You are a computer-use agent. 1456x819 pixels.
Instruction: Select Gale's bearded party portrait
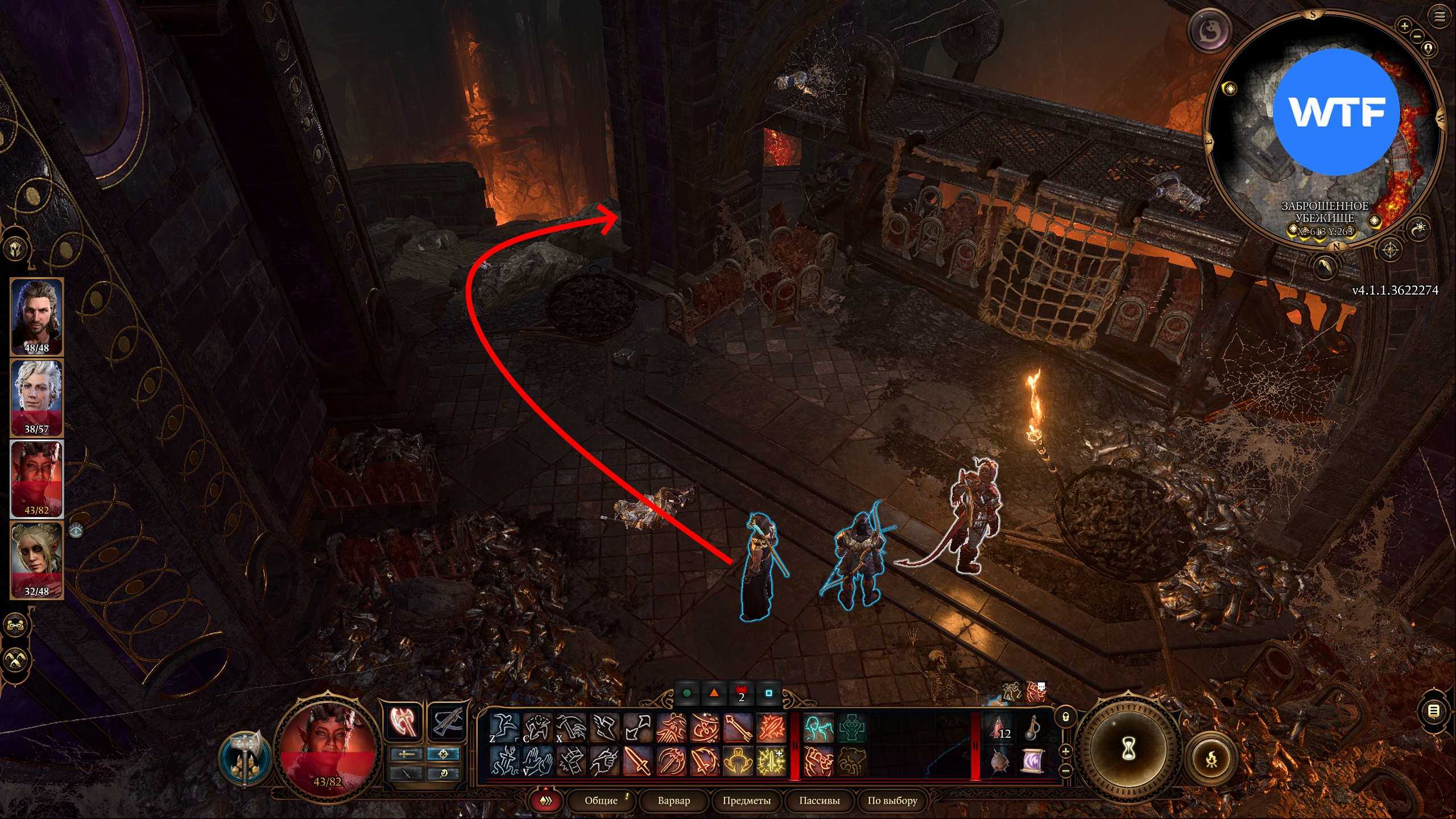(x=37, y=316)
